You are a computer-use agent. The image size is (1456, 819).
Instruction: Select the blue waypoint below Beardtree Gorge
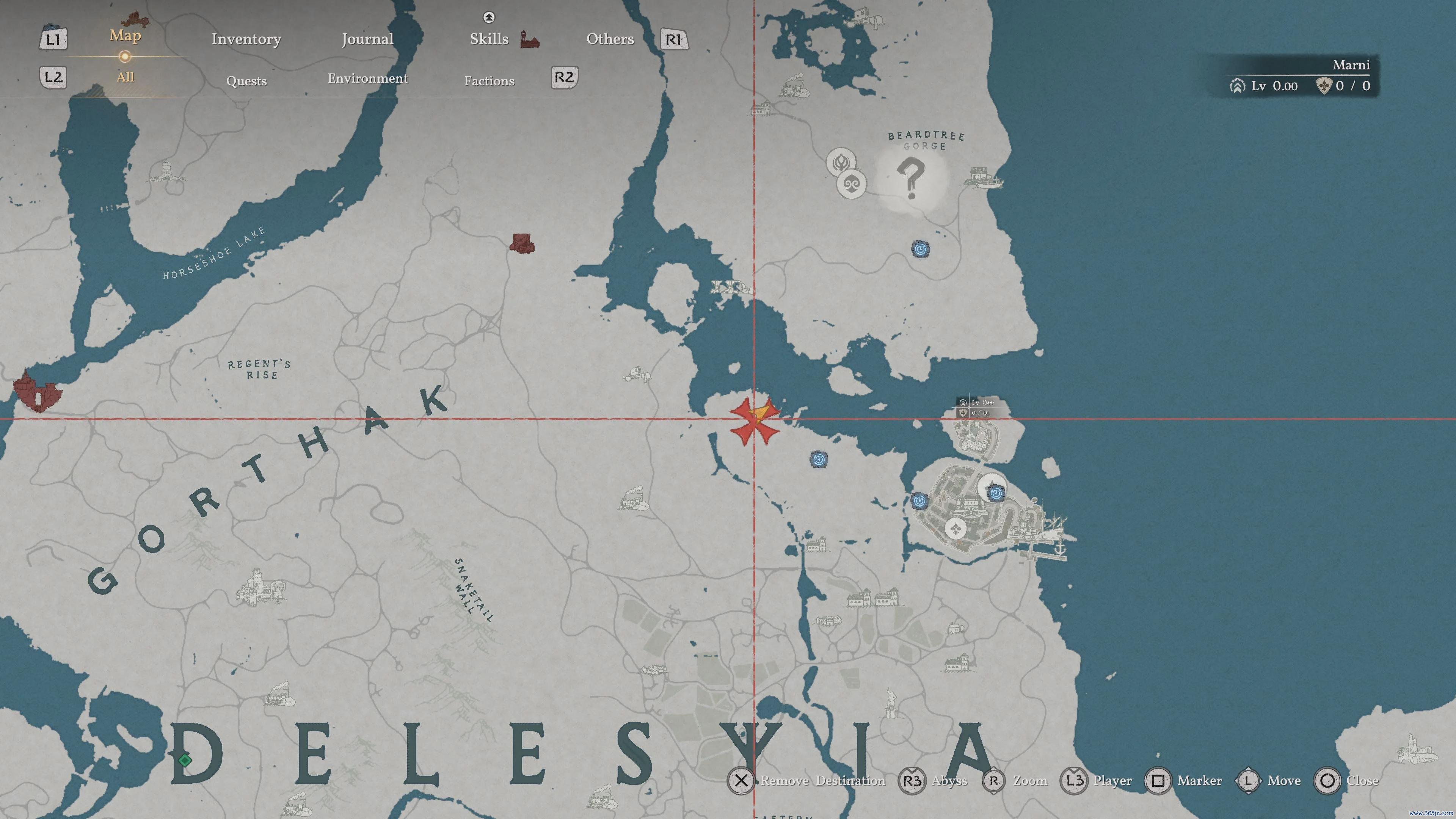click(x=920, y=249)
